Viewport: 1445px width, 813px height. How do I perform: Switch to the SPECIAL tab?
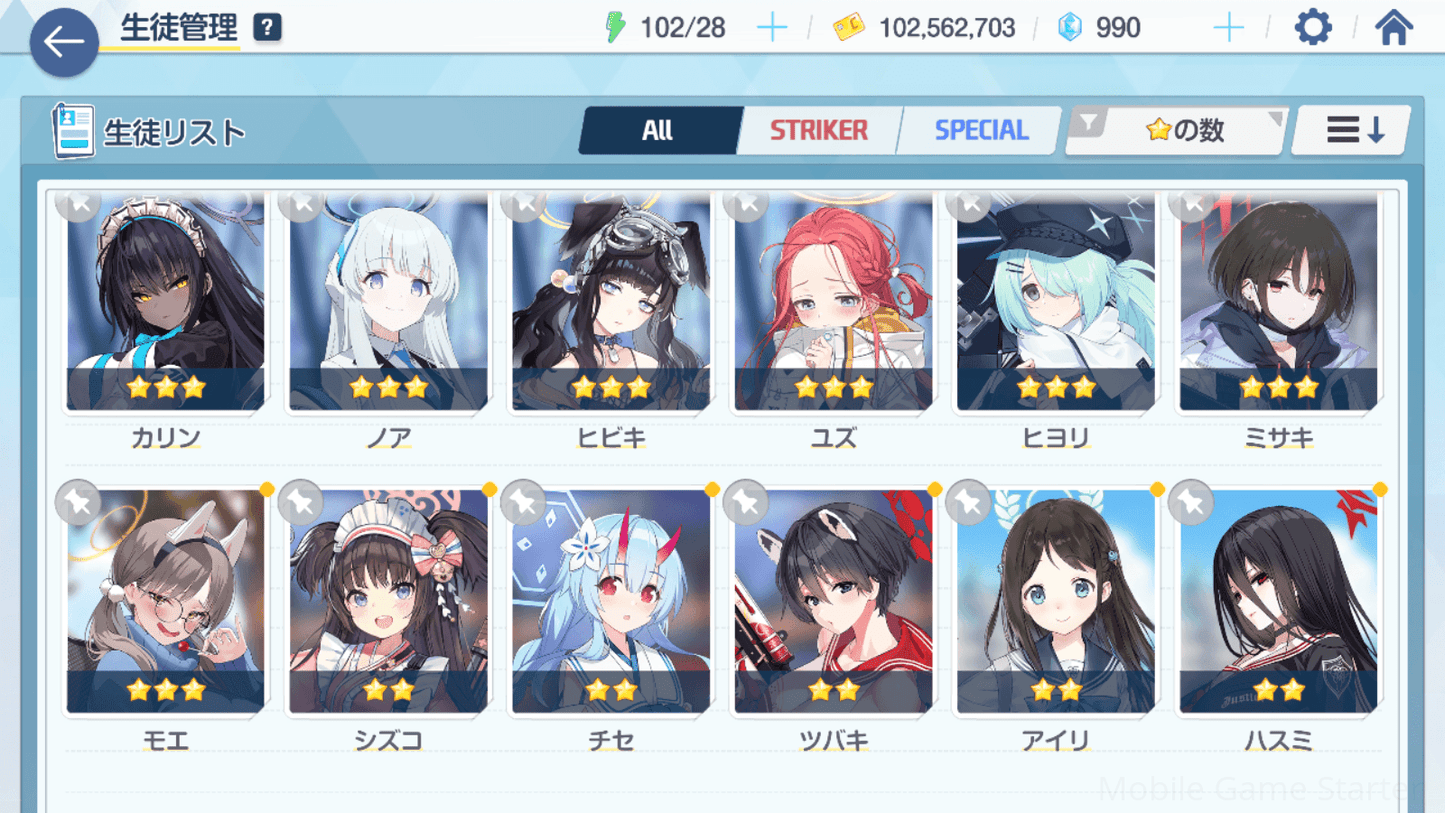(981, 130)
